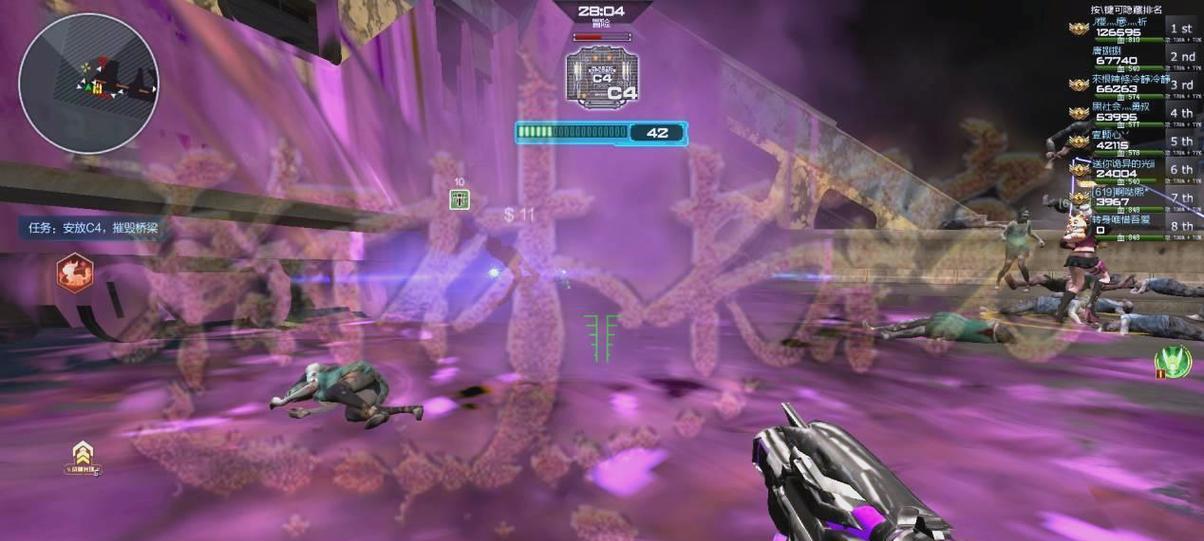The image size is (1204, 541).
Task: Click the green winged emblem icon
Action: [x=1172, y=362]
